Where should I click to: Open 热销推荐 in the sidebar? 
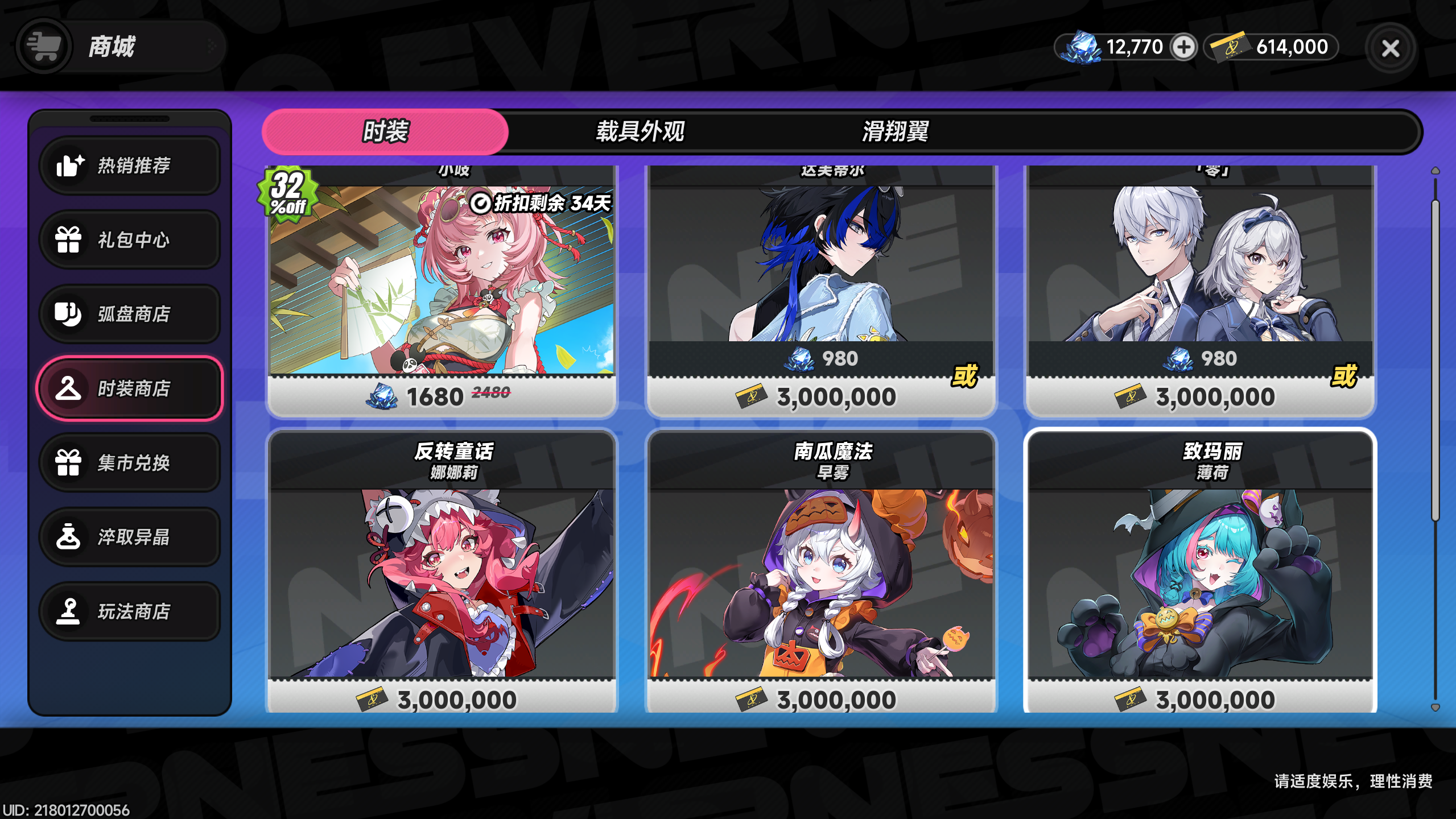tap(130, 166)
